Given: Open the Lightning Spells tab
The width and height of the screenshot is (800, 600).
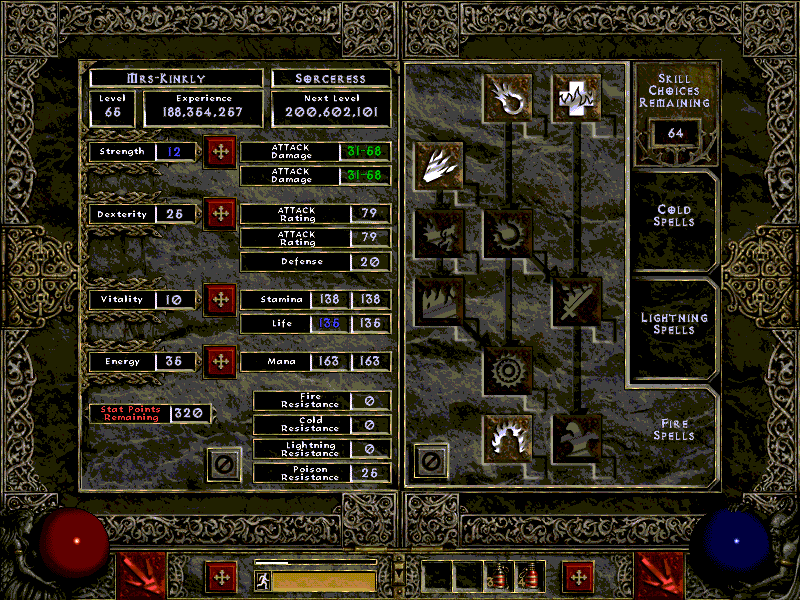Looking at the screenshot, I should point(674,323).
